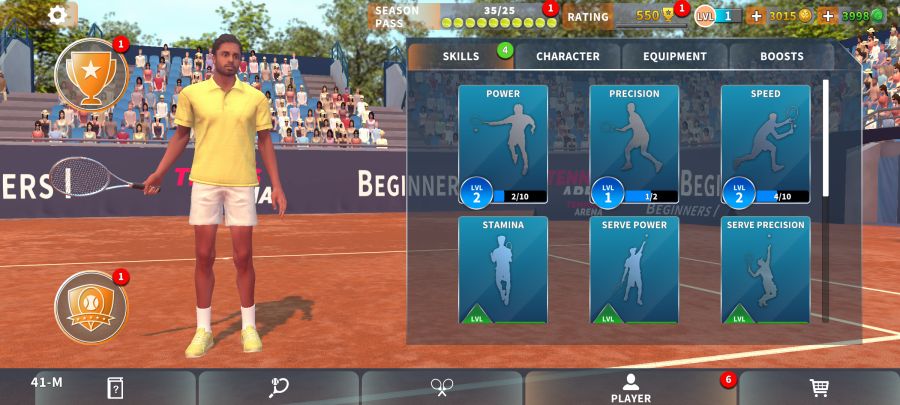Pick the Stamina skill card

coord(503,270)
